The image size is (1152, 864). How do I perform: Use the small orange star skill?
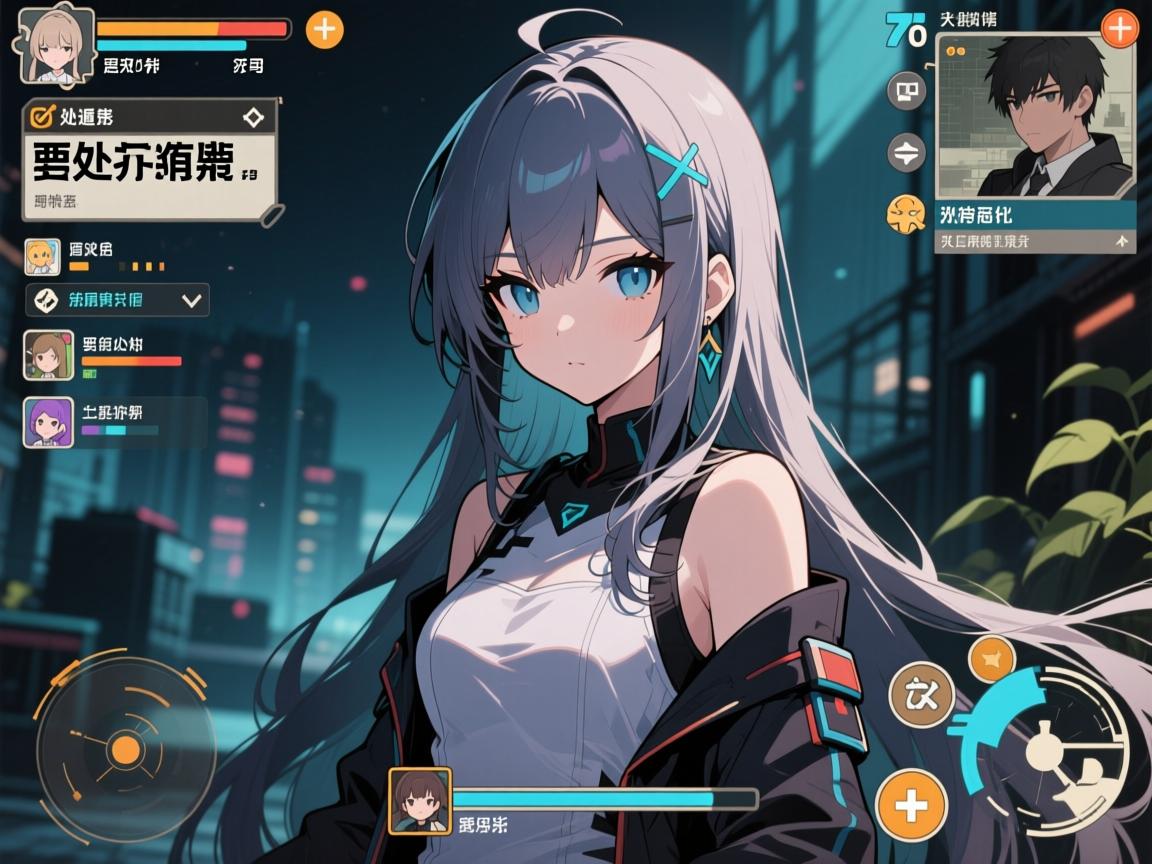[992, 659]
